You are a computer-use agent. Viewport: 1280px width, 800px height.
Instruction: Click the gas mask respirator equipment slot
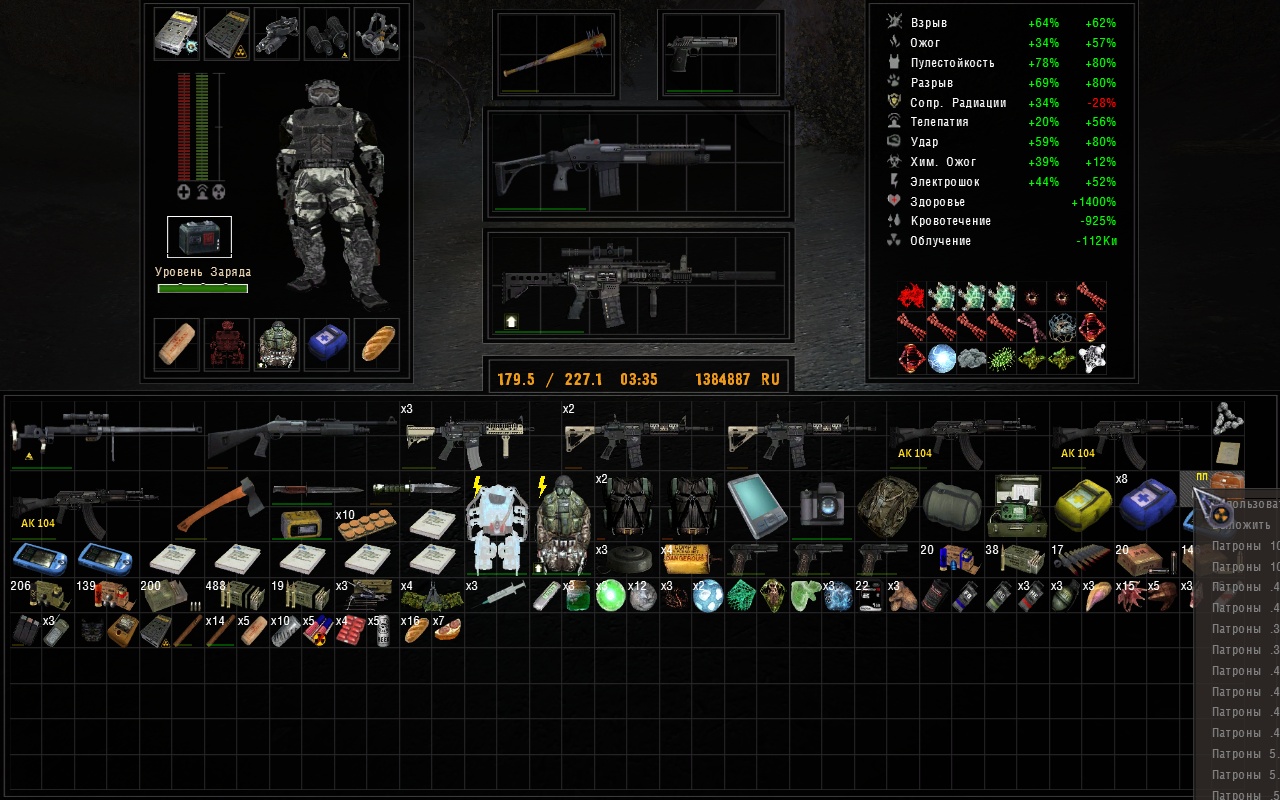377,33
